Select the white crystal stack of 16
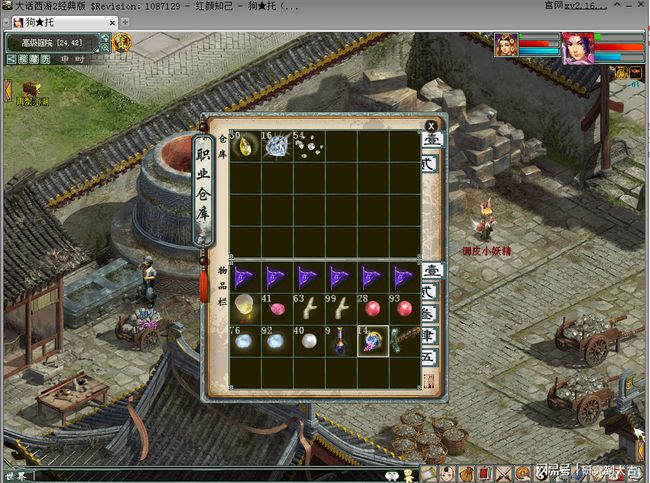The width and height of the screenshot is (650, 483). (x=276, y=146)
